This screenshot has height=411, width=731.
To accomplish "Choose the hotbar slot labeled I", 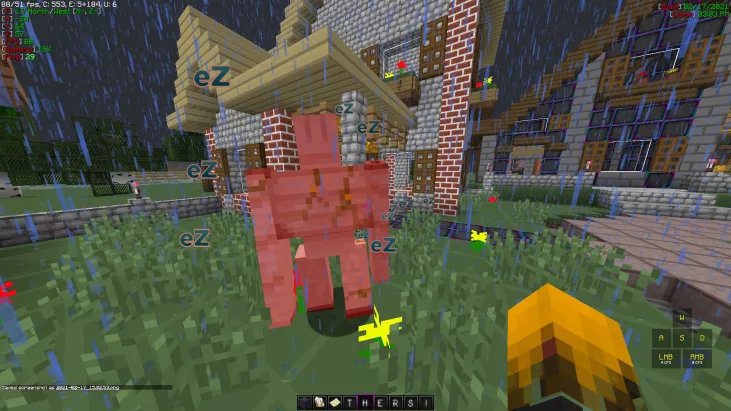I will coord(425,403).
